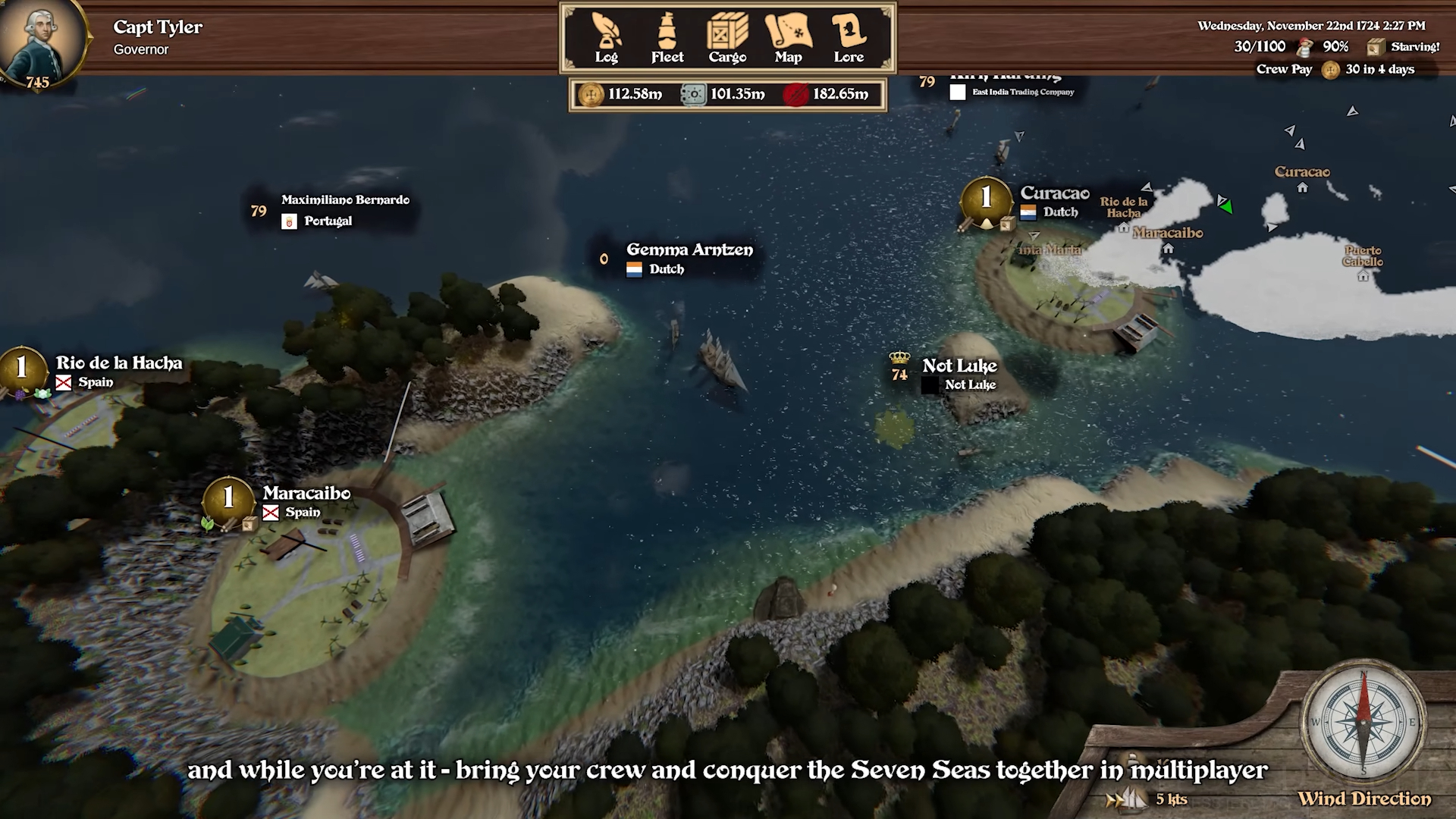Screen dimensions: 1456x819
Task: Open the Lore menu
Action: (849, 38)
